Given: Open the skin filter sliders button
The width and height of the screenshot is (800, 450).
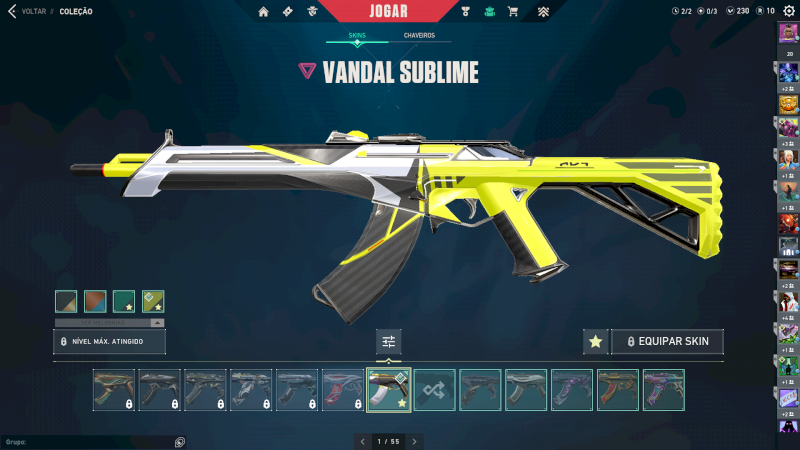Looking at the screenshot, I should pos(389,342).
